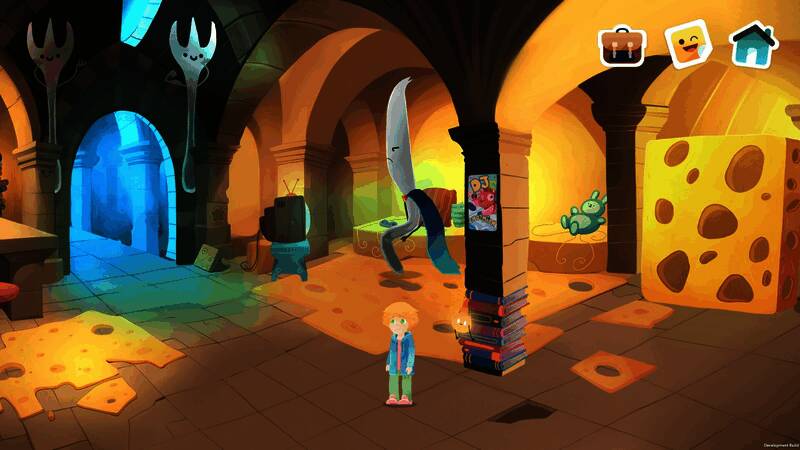800x450 pixels.
Task: Open the briefcase inventory
Action: [x=622, y=45]
